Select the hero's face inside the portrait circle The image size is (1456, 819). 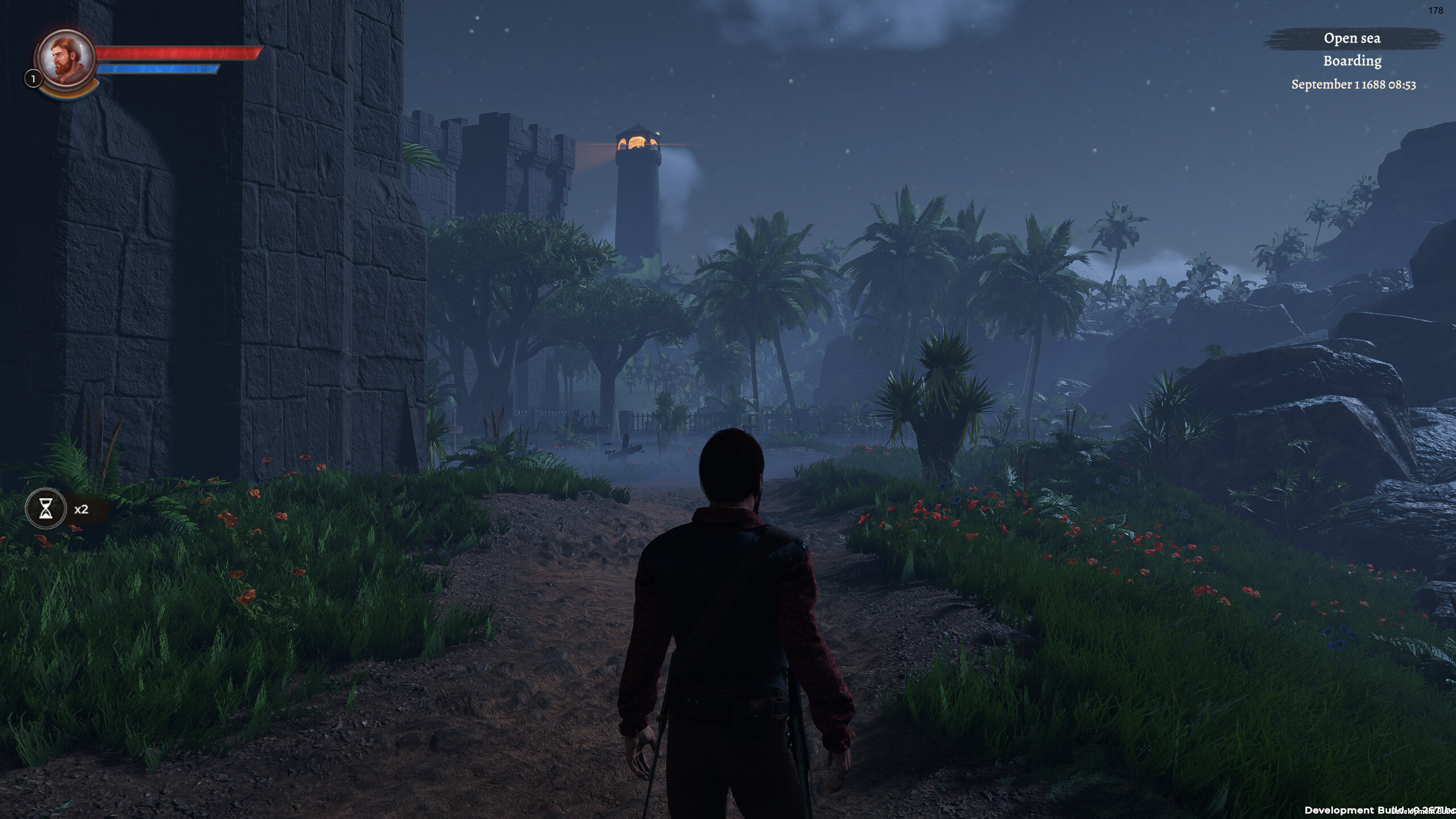pos(64,57)
